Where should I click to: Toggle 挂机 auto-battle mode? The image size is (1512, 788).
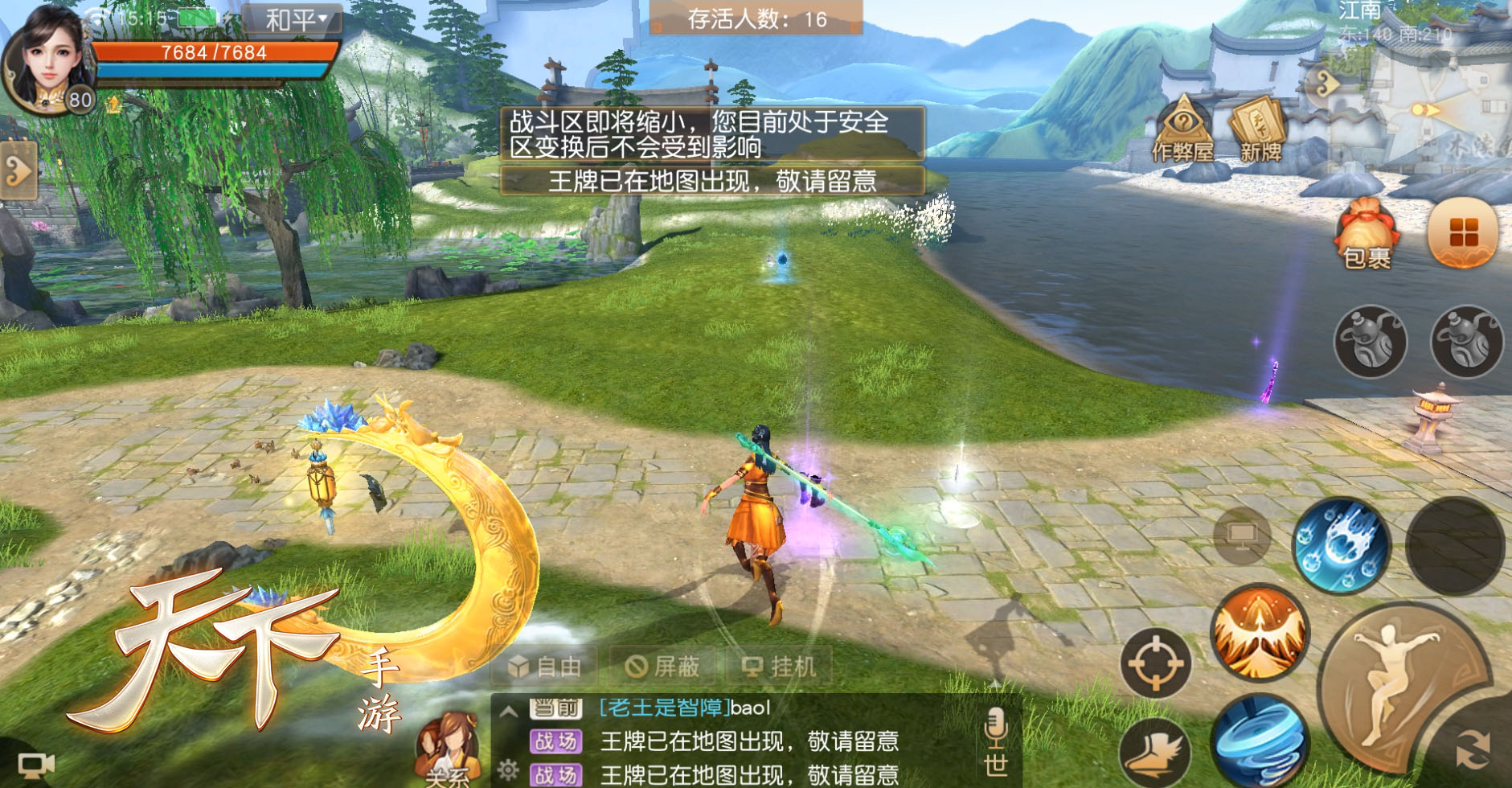click(x=778, y=667)
